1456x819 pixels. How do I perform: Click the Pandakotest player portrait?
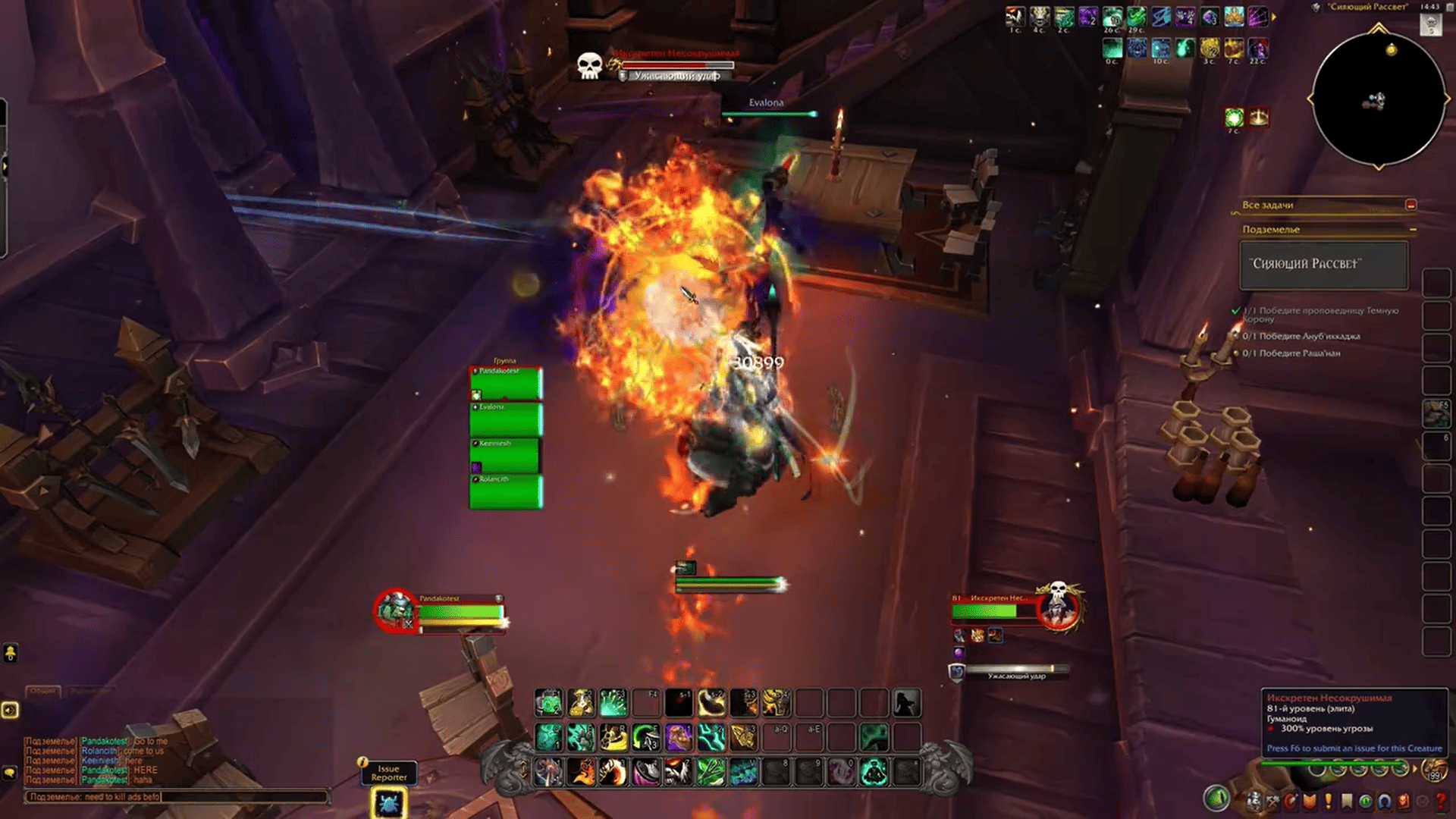(x=395, y=610)
